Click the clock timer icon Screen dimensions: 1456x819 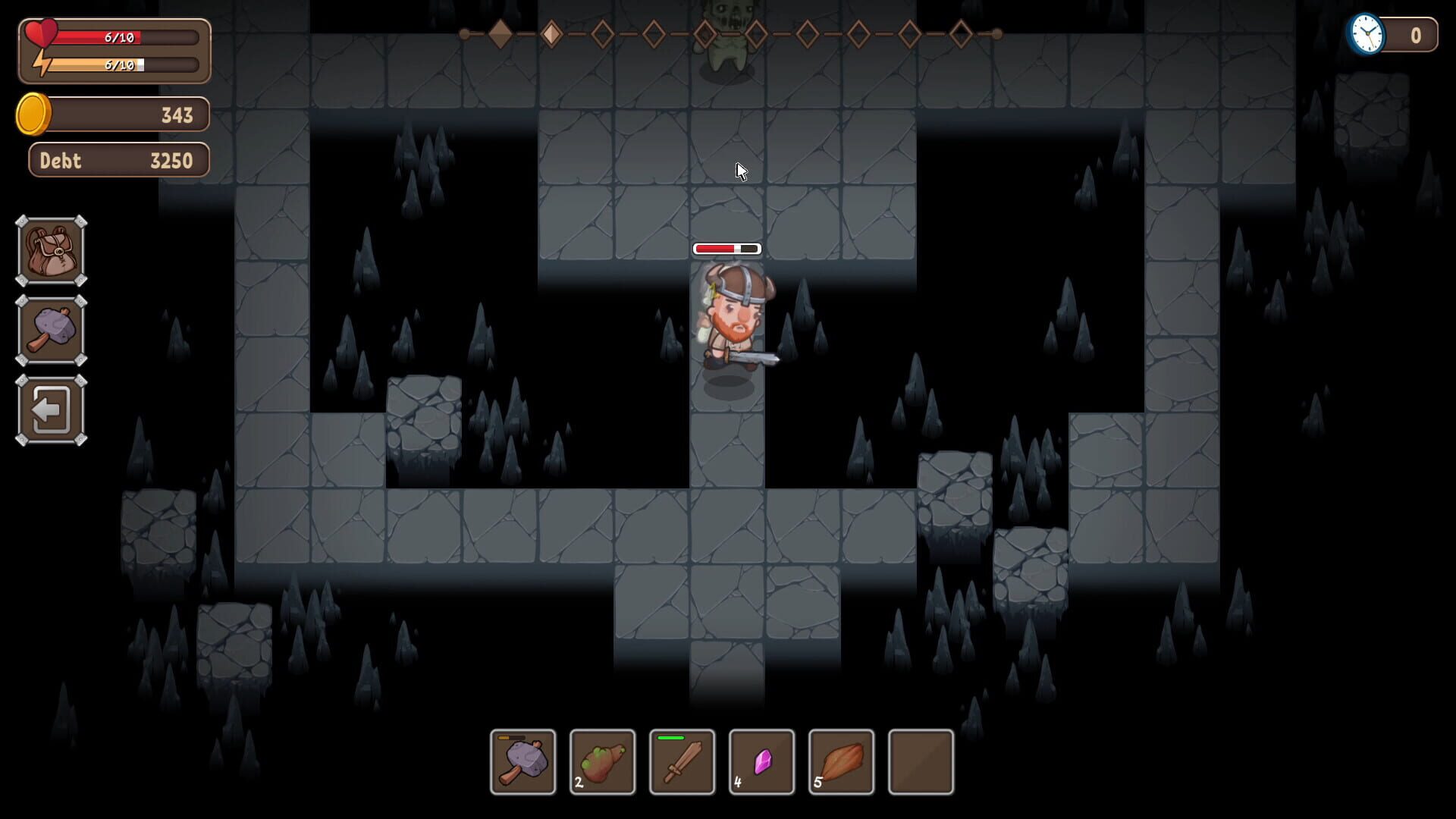click(1367, 33)
